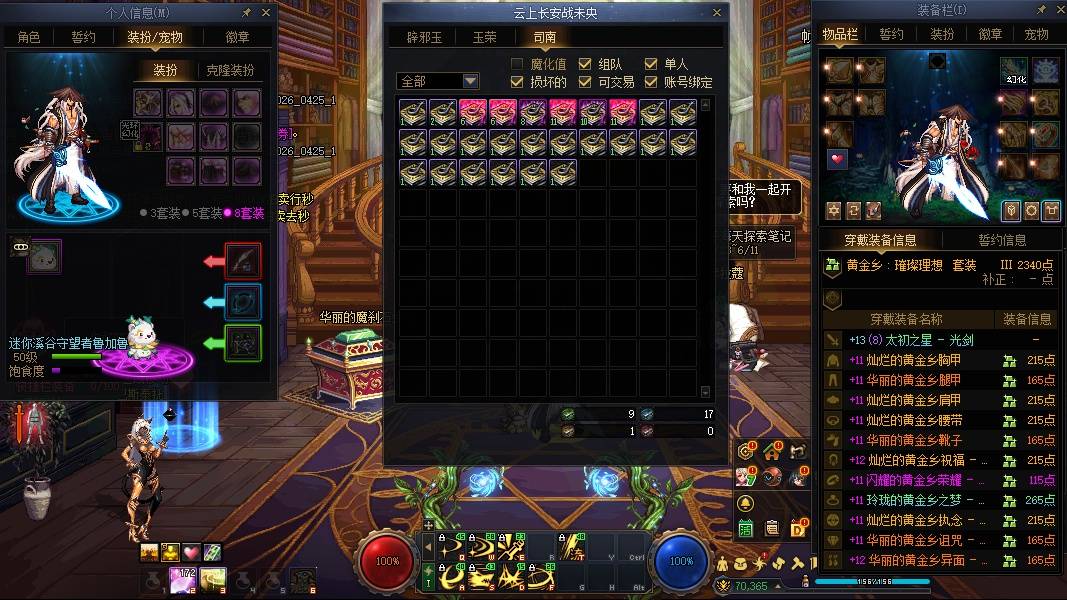Uncheck the 账号绑定 filter
The image size is (1067, 600).
651,82
